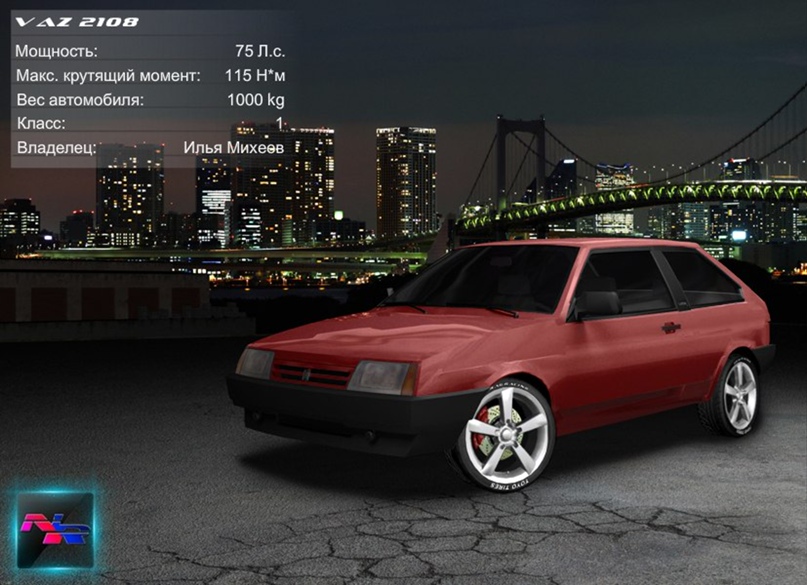Click the glowing logo button in the corner
This screenshot has height=585, width=807.
(x=55, y=530)
